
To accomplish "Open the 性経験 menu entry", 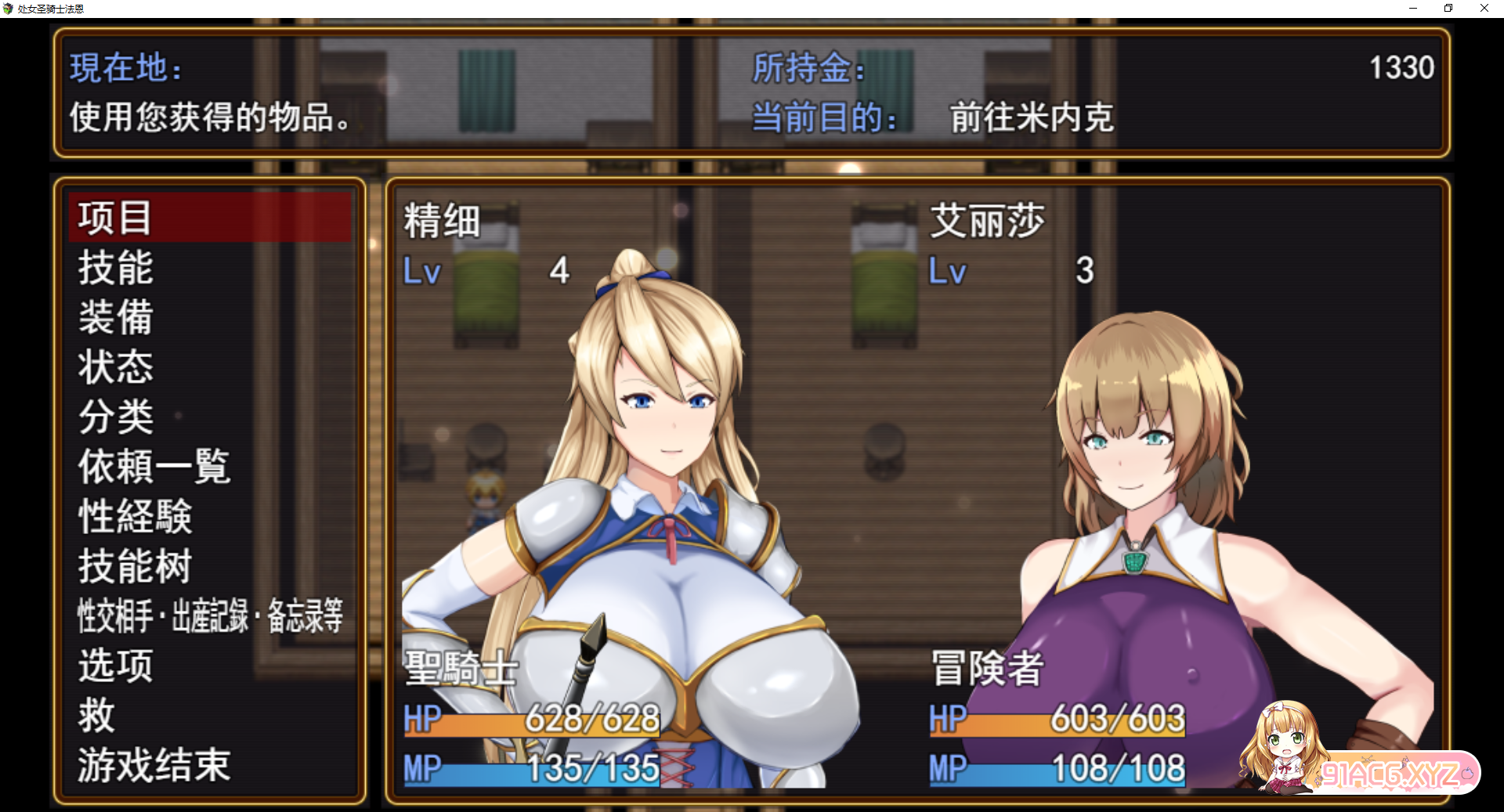I will click(135, 517).
